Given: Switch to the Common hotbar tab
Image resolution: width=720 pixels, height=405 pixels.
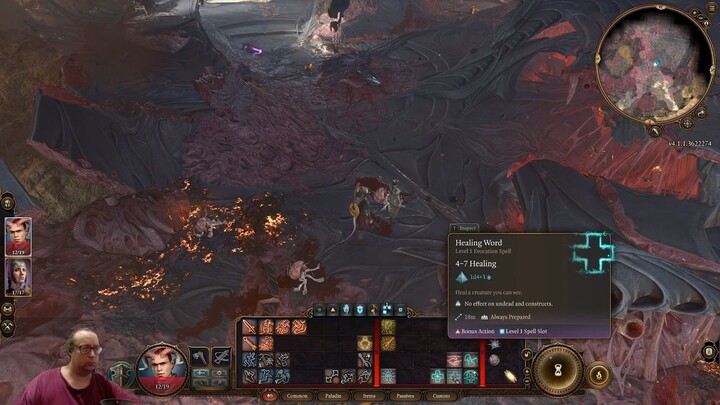Looking at the screenshot, I should pyautogui.click(x=297, y=396).
